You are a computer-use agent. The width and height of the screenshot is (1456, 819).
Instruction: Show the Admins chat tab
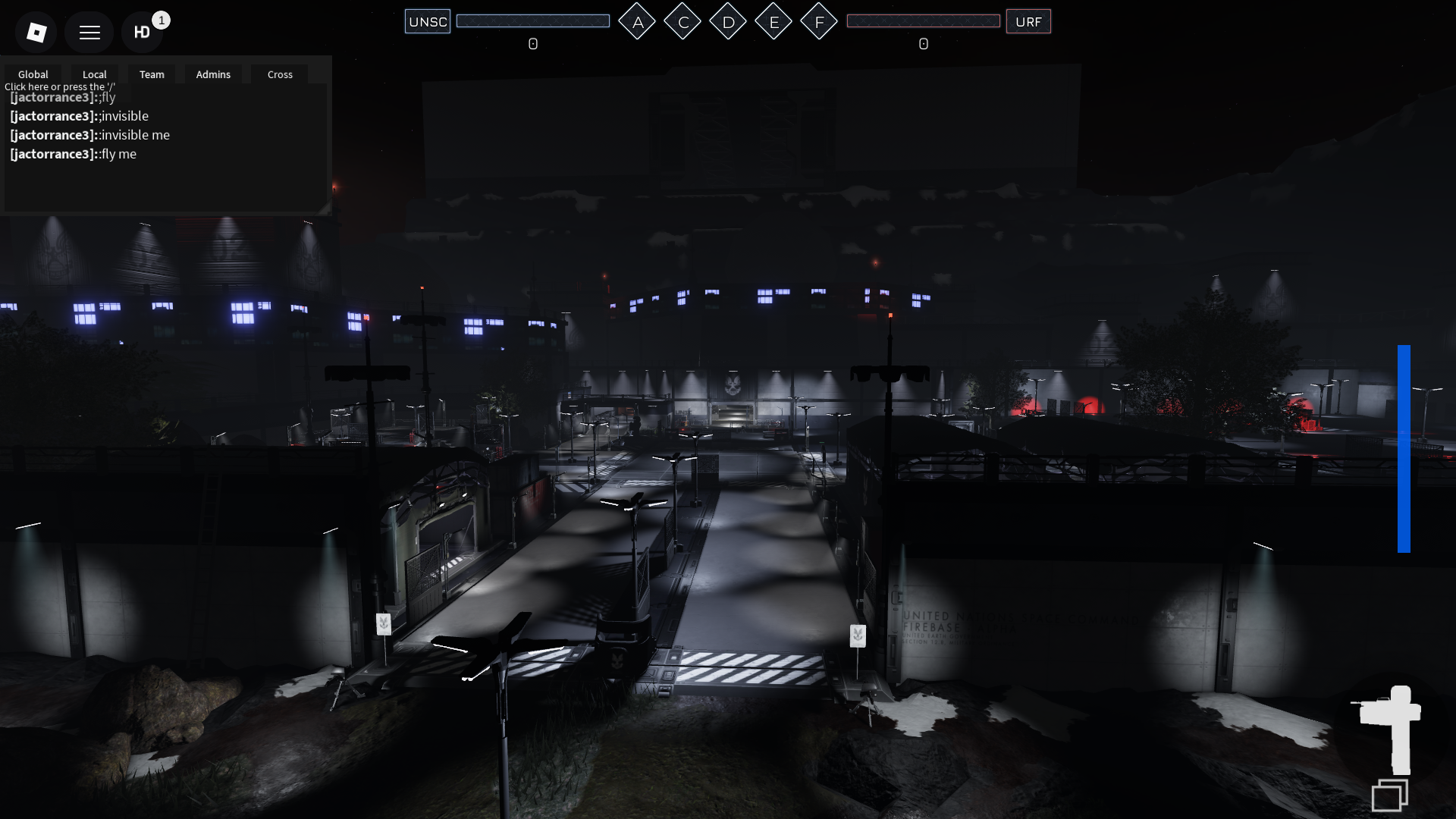coord(213,74)
